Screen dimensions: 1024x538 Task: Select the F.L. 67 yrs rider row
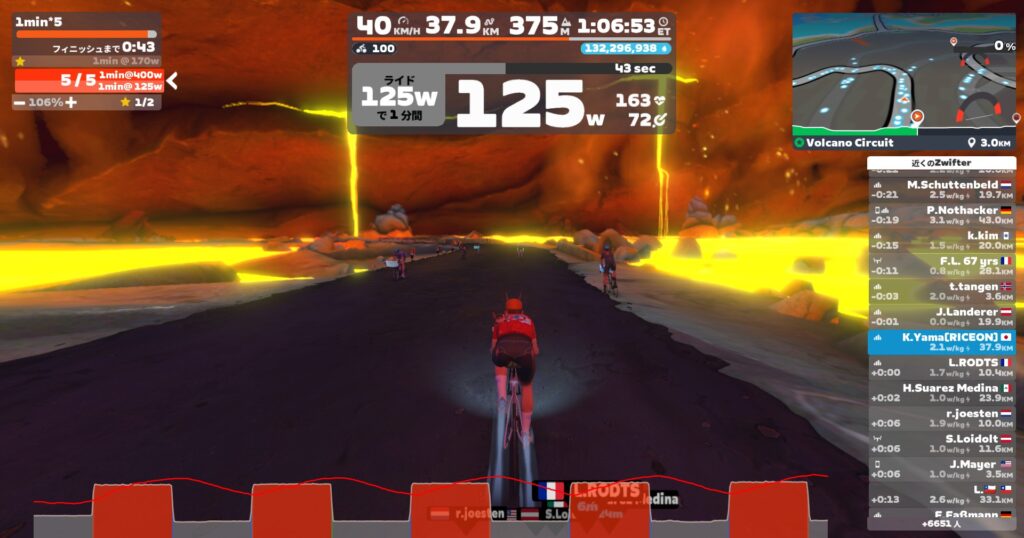pyautogui.click(x=941, y=265)
